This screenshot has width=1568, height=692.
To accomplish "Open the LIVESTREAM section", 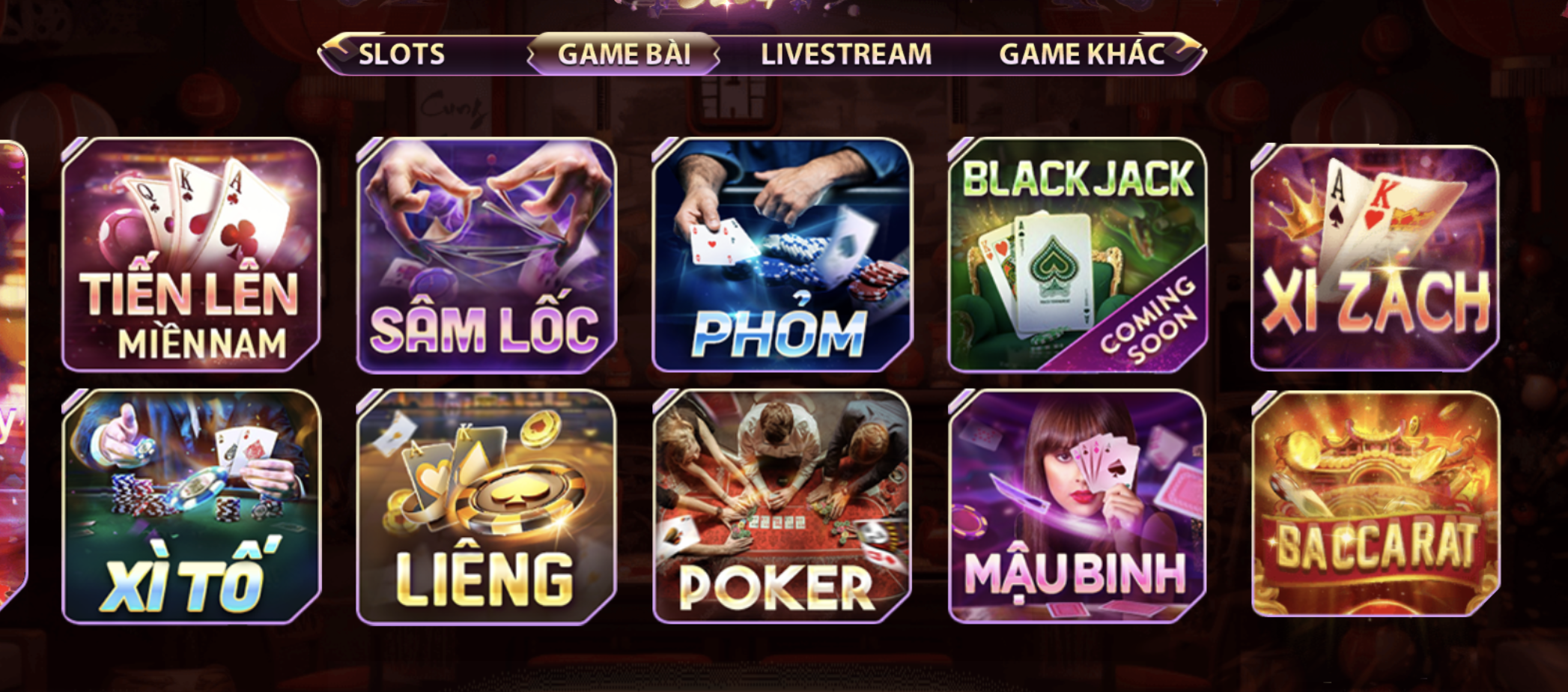I will [x=845, y=53].
